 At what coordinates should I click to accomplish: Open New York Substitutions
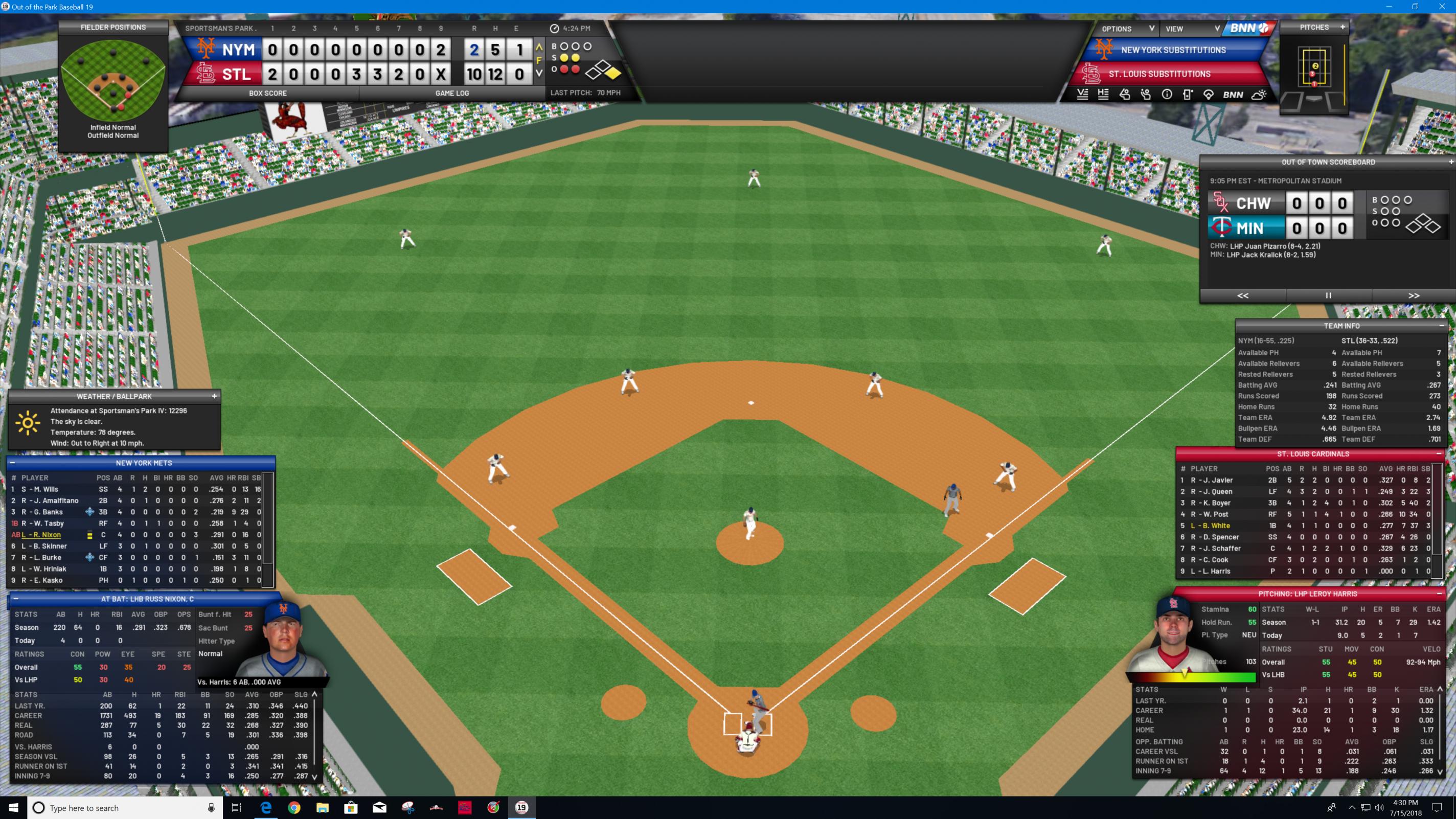pos(1173,50)
